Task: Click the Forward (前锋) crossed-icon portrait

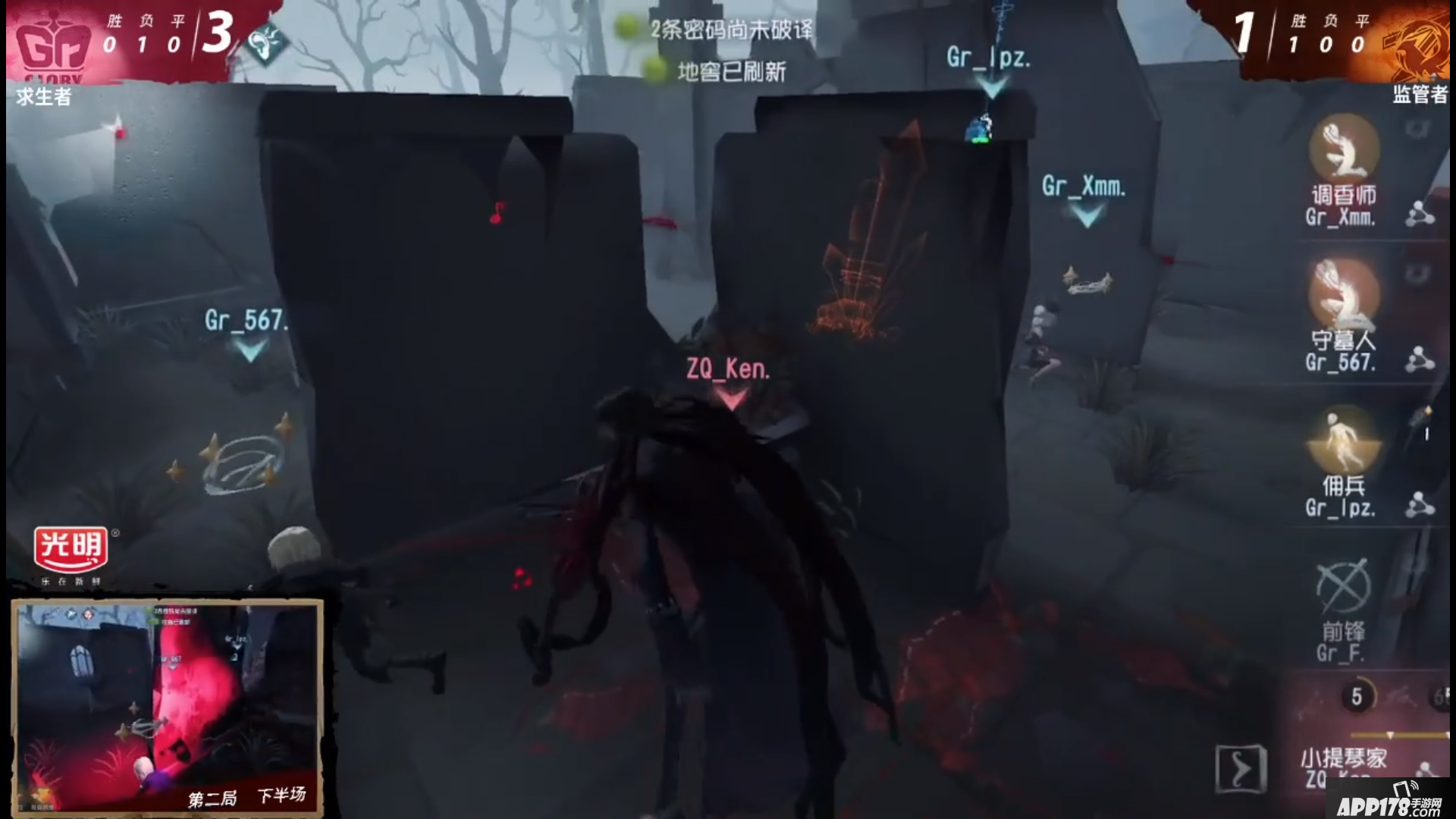Action: [x=1345, y=588]
